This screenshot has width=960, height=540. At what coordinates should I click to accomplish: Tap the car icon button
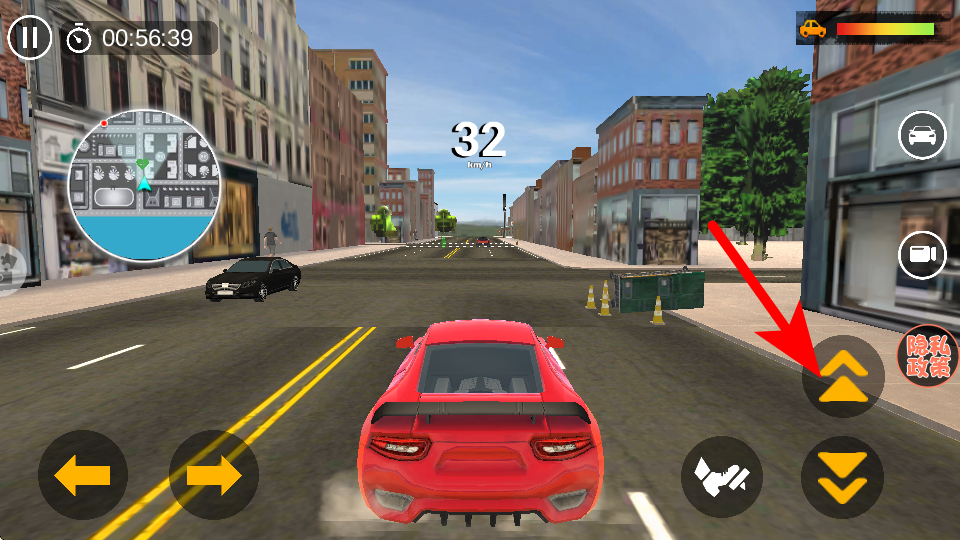922,136
